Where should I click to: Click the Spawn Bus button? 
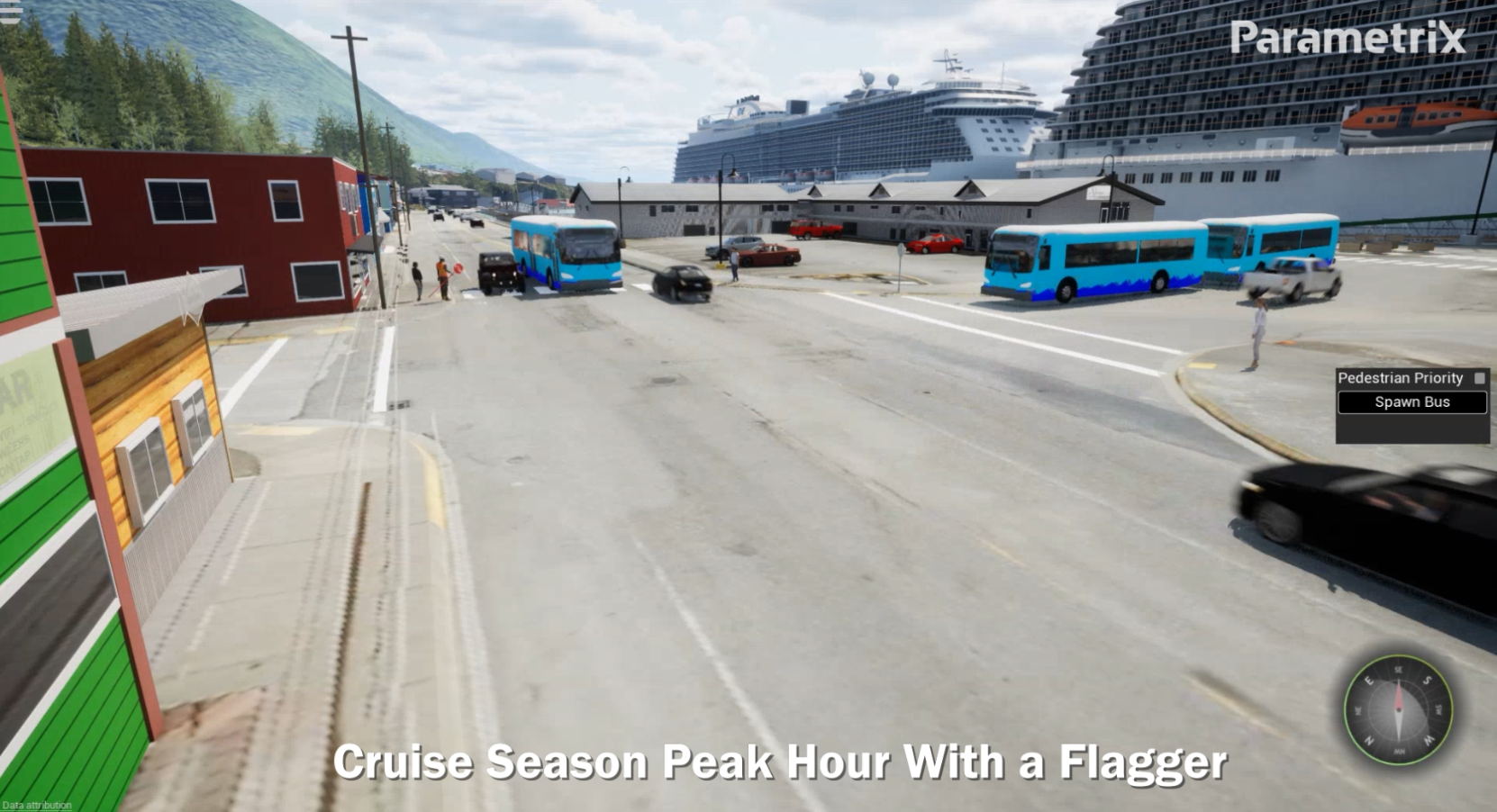click(x=1411, y=402)
